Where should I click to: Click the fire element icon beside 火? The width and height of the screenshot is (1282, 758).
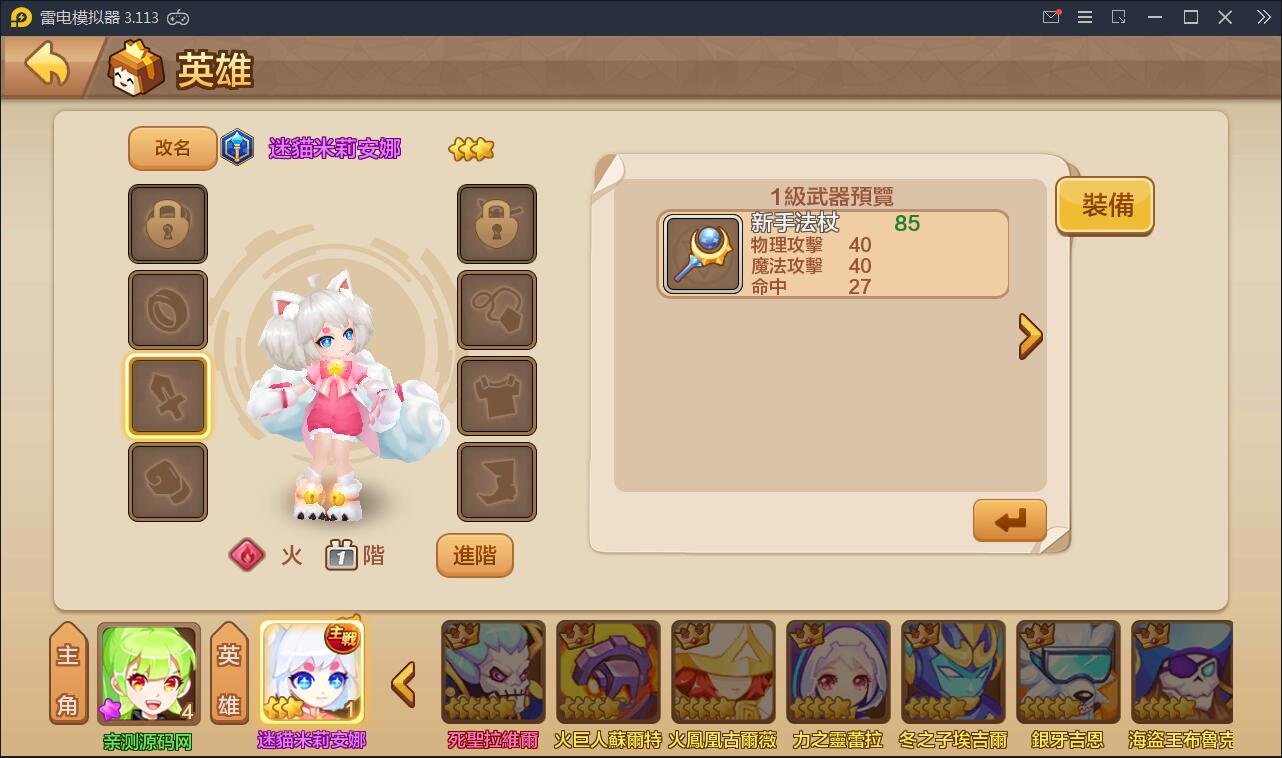point(246,555)
